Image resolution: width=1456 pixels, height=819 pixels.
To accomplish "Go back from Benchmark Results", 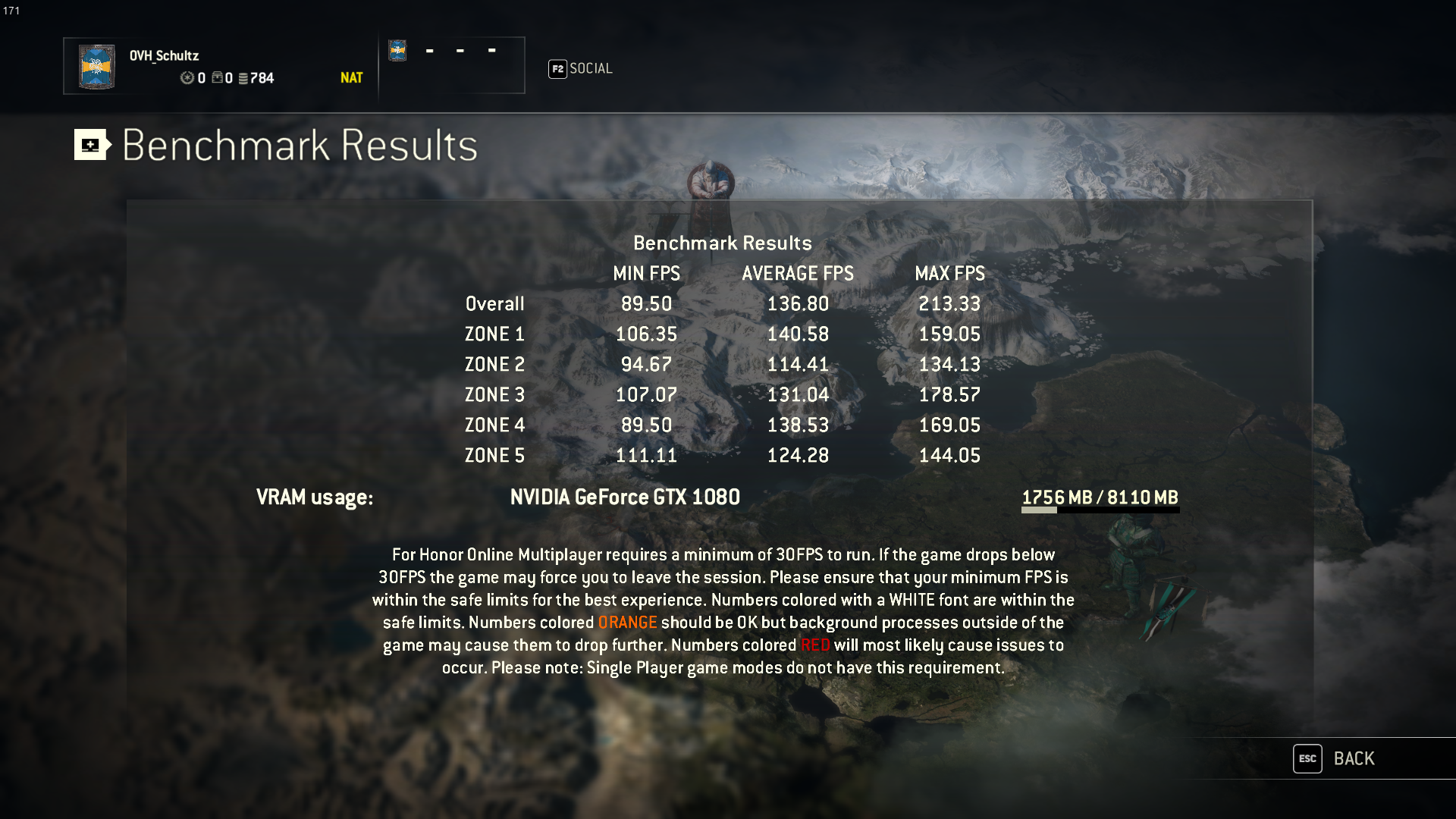I will tap(1337, 758).
